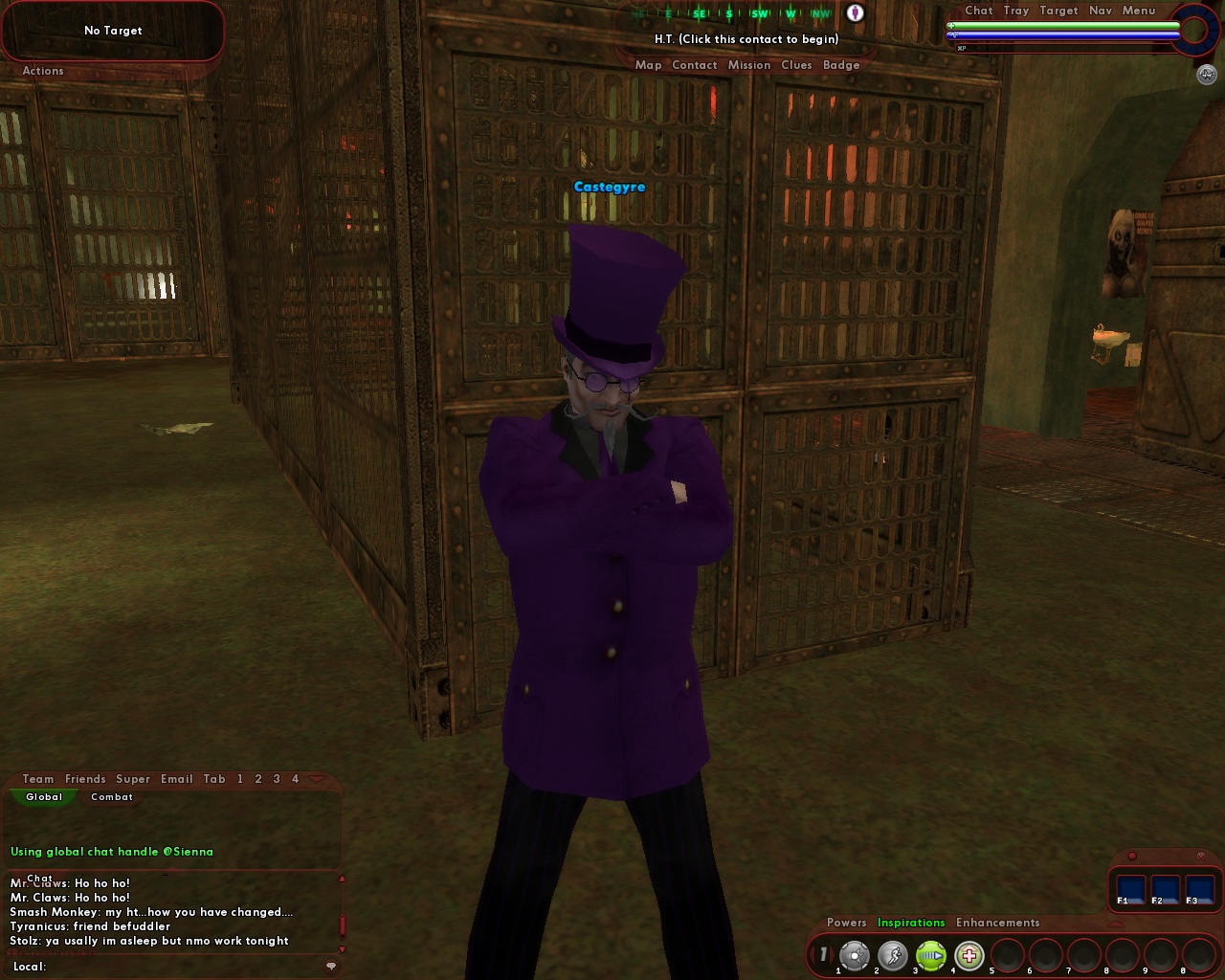The height and width of the screenshot is (980, 1225).
Task: Select the Global chat tab
Action: pyautogui.click(x=44, y=797)
